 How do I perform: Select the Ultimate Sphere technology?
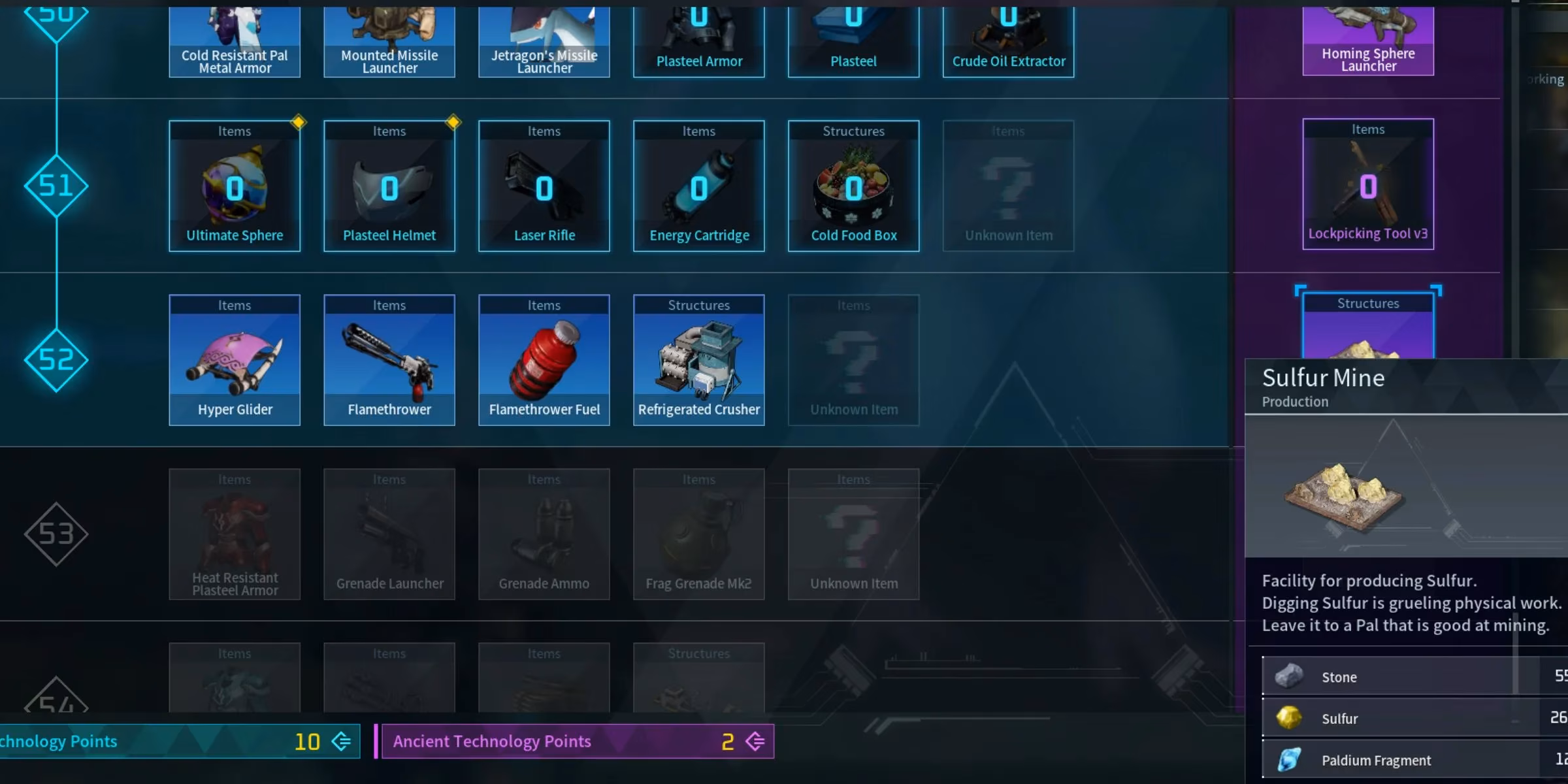coord(235,186)
